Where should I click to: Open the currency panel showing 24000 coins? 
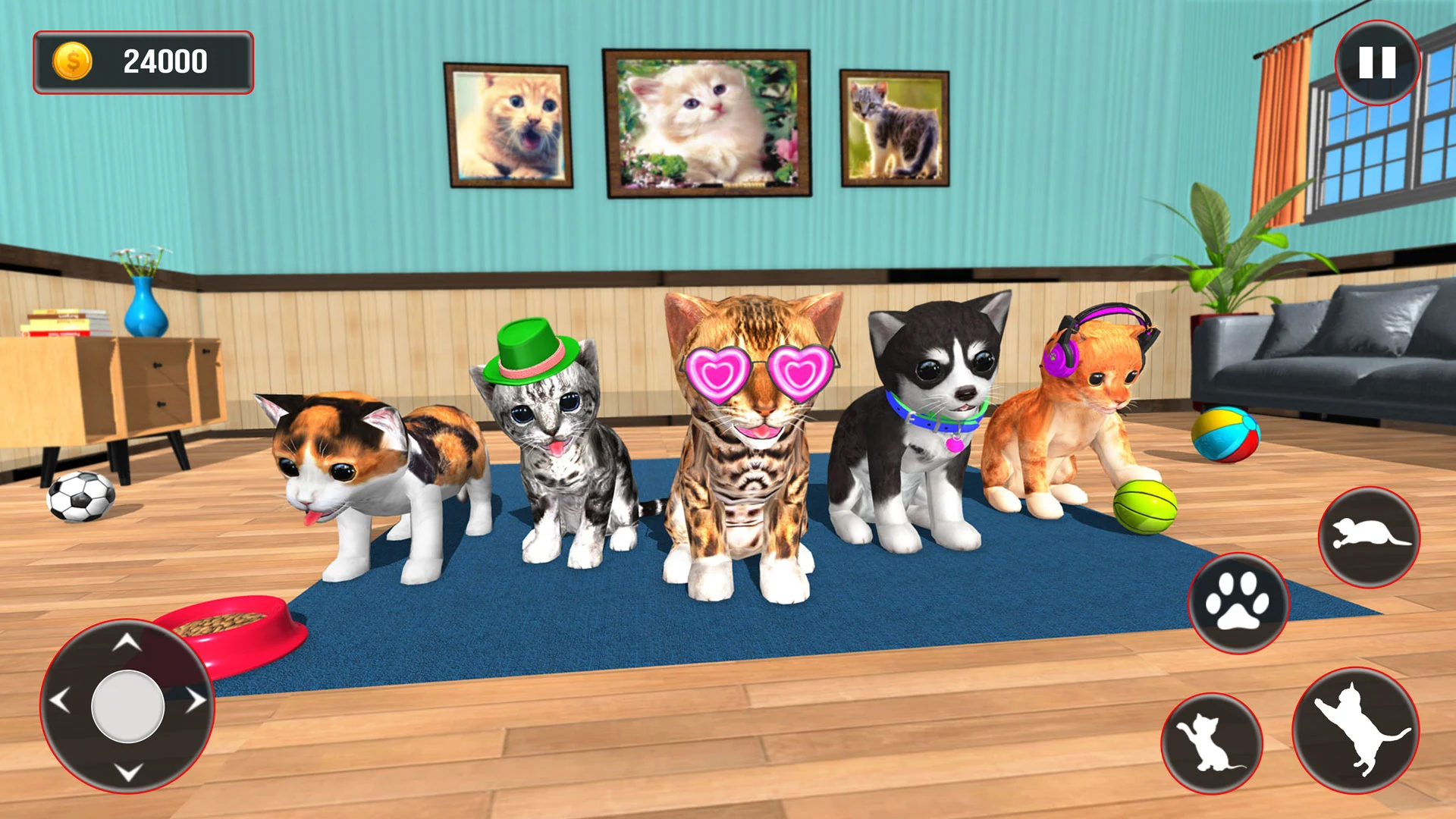point(144,61)
